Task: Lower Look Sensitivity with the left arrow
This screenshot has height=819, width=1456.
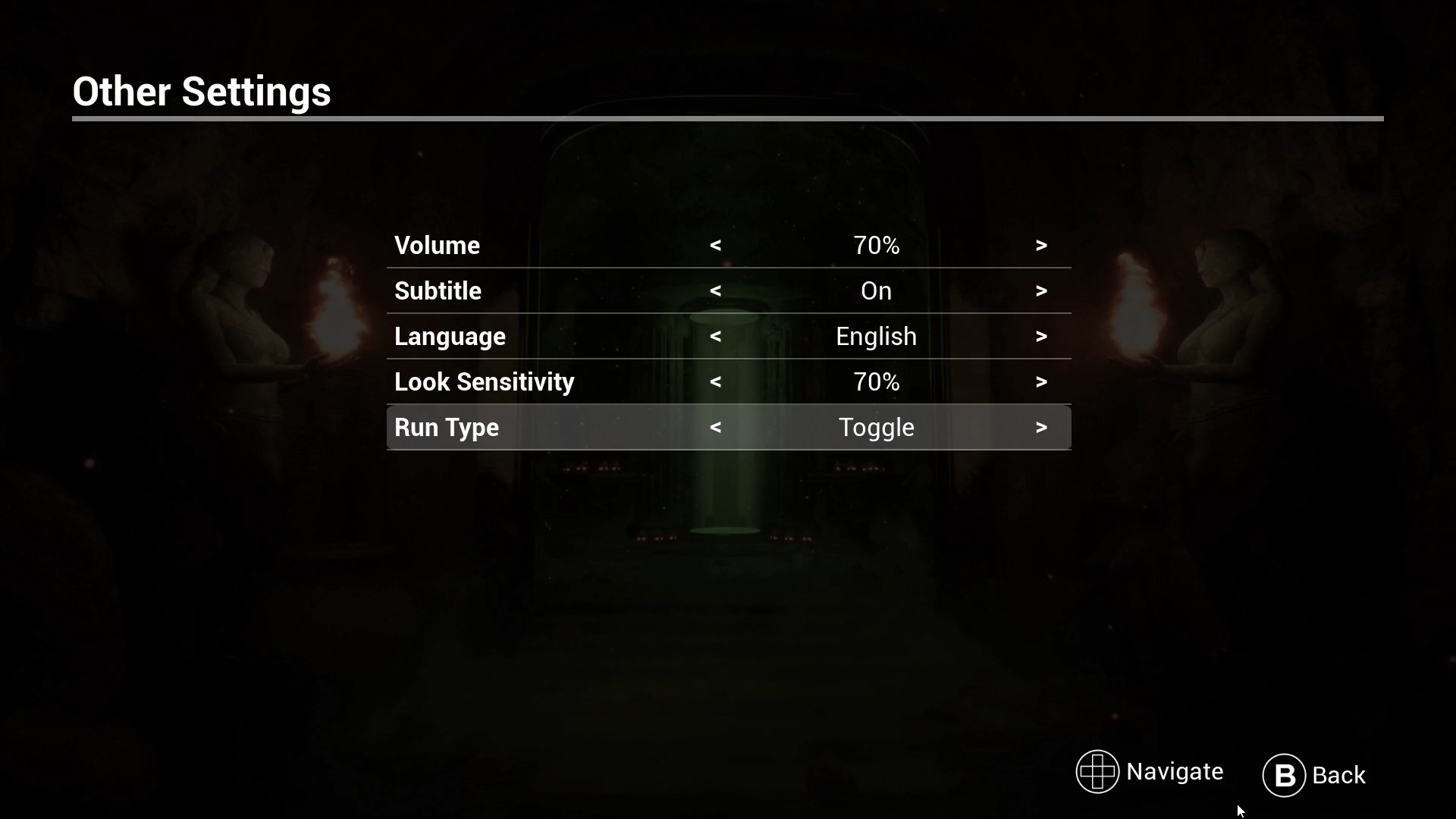Action: [715, 381]
